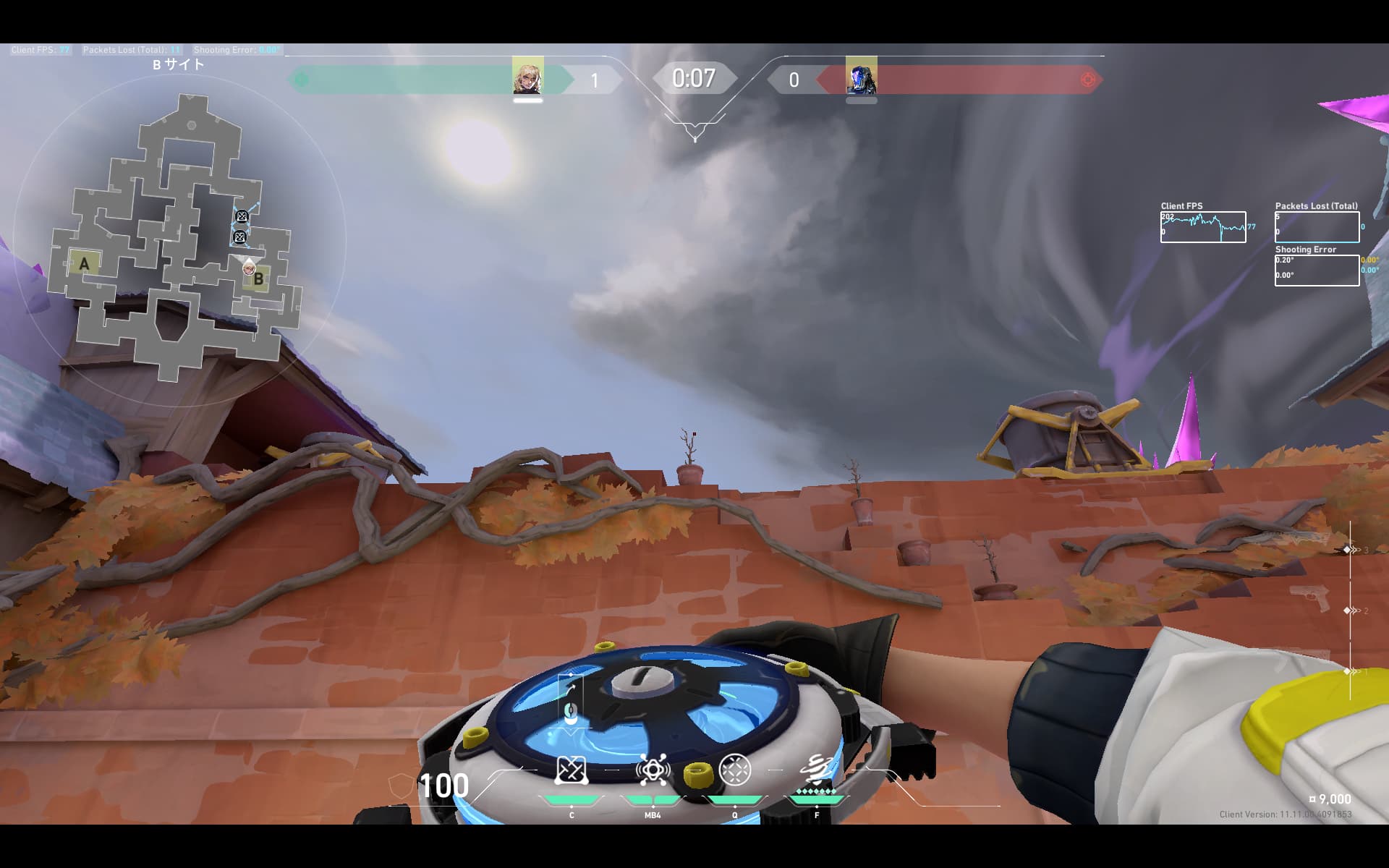
Task: Click your agent's portrait marker on the minimap
Action: (x=249, y=268)
